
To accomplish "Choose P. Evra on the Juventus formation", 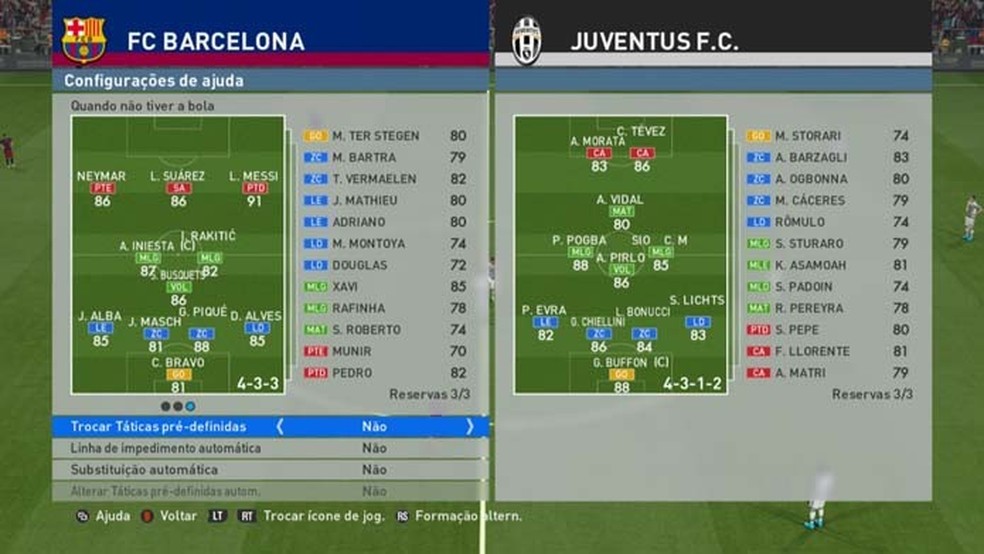I will pyautogui.click(x=545, y=322).
